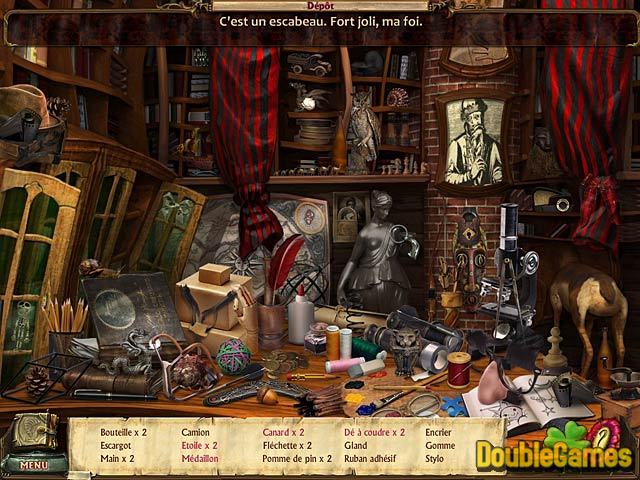The height and width of the screenshot is (480, 640).
Task: Select 'Ruban adhésif' in the list
Action: [372, 458]
